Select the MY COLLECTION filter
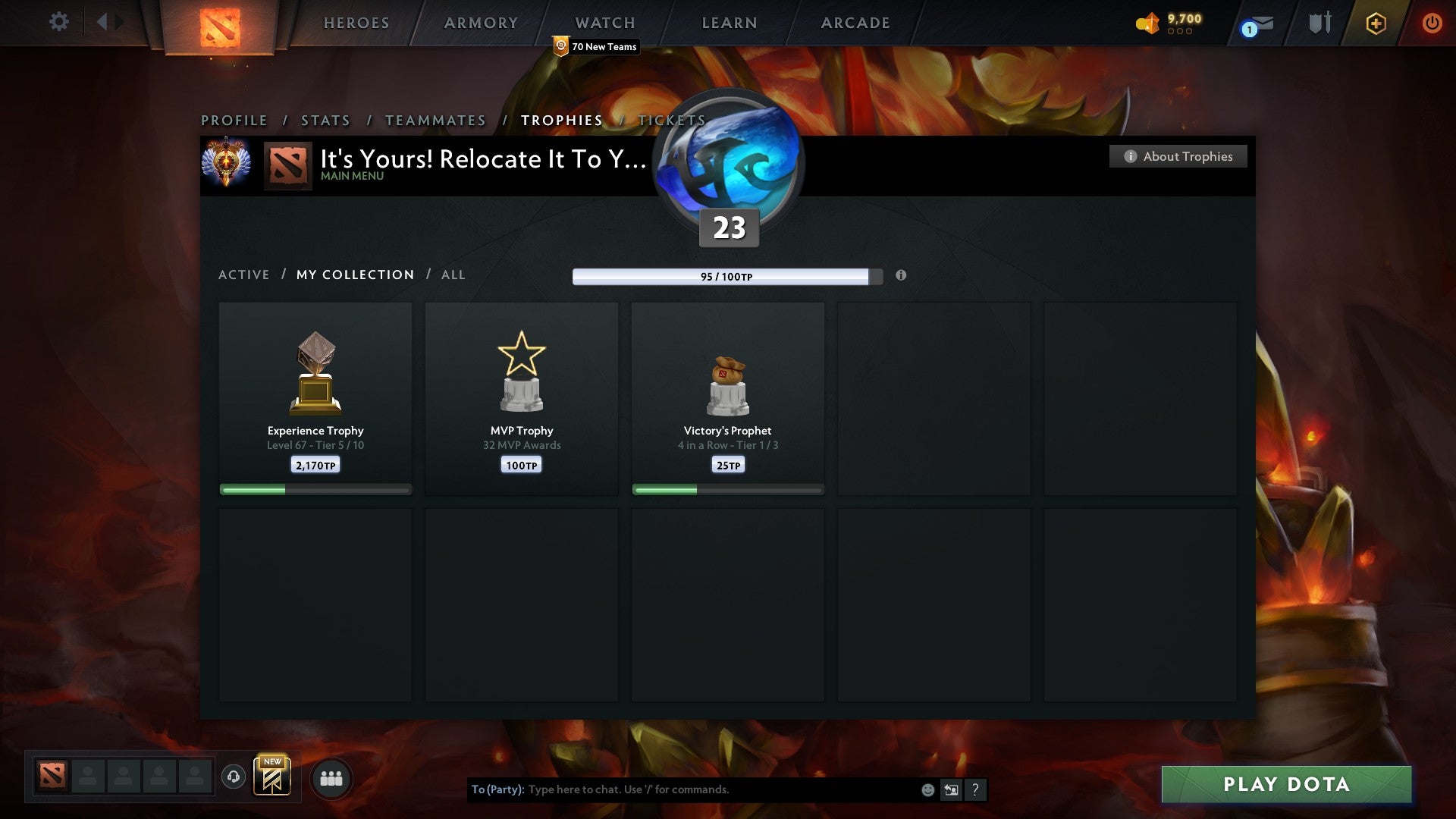 tap(354, 275)
